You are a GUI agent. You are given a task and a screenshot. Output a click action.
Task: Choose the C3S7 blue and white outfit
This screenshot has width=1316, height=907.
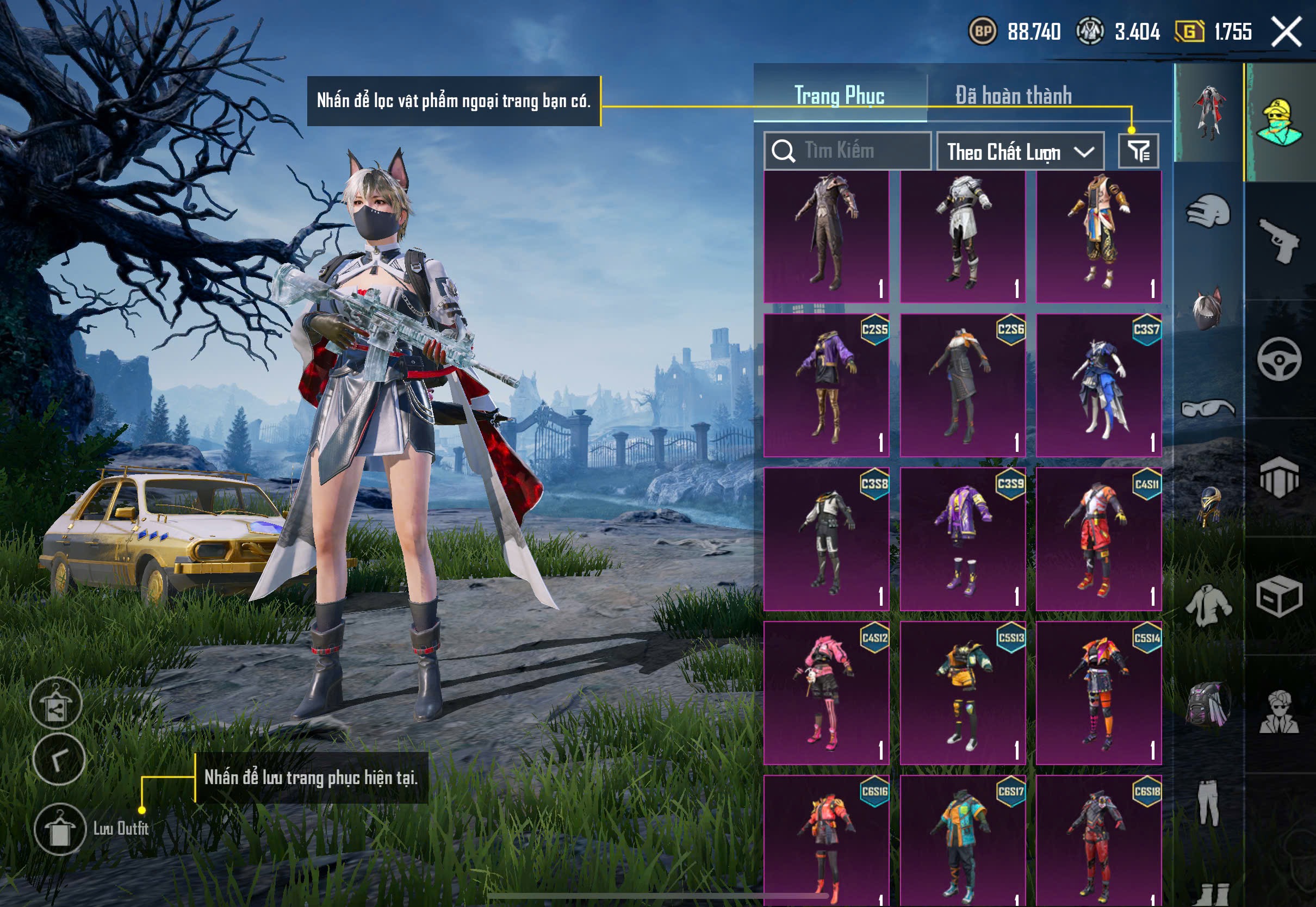tap(1098, 386)
